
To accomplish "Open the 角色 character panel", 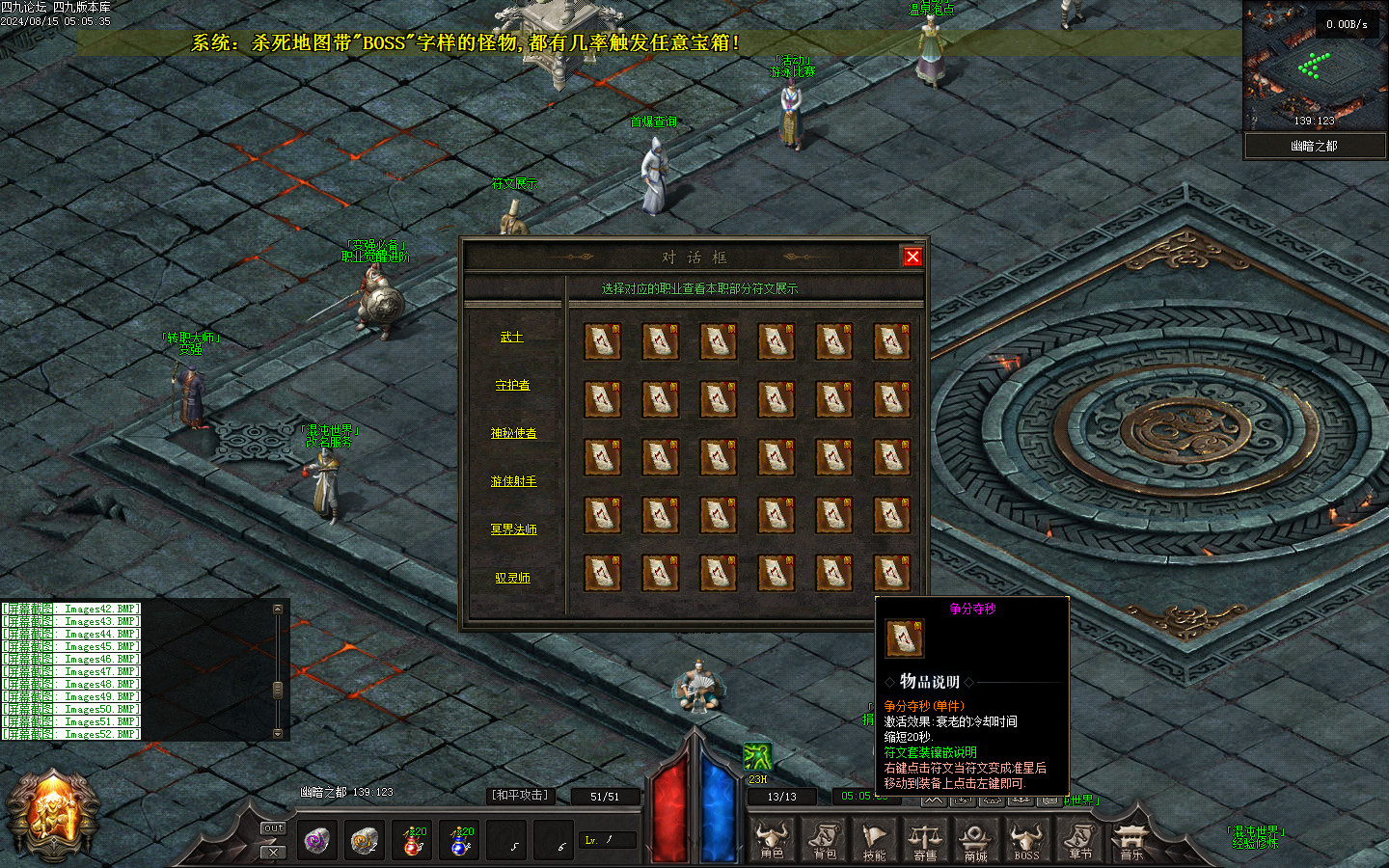I will pos(772,840).
